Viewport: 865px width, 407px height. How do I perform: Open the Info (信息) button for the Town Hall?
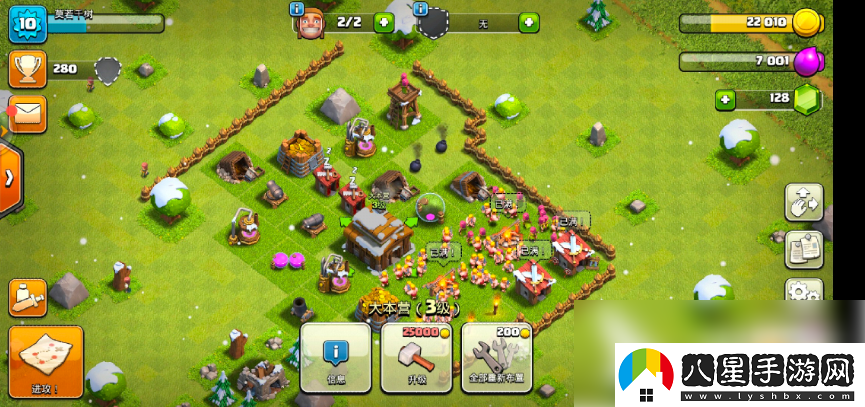click(x=336, y=357)
